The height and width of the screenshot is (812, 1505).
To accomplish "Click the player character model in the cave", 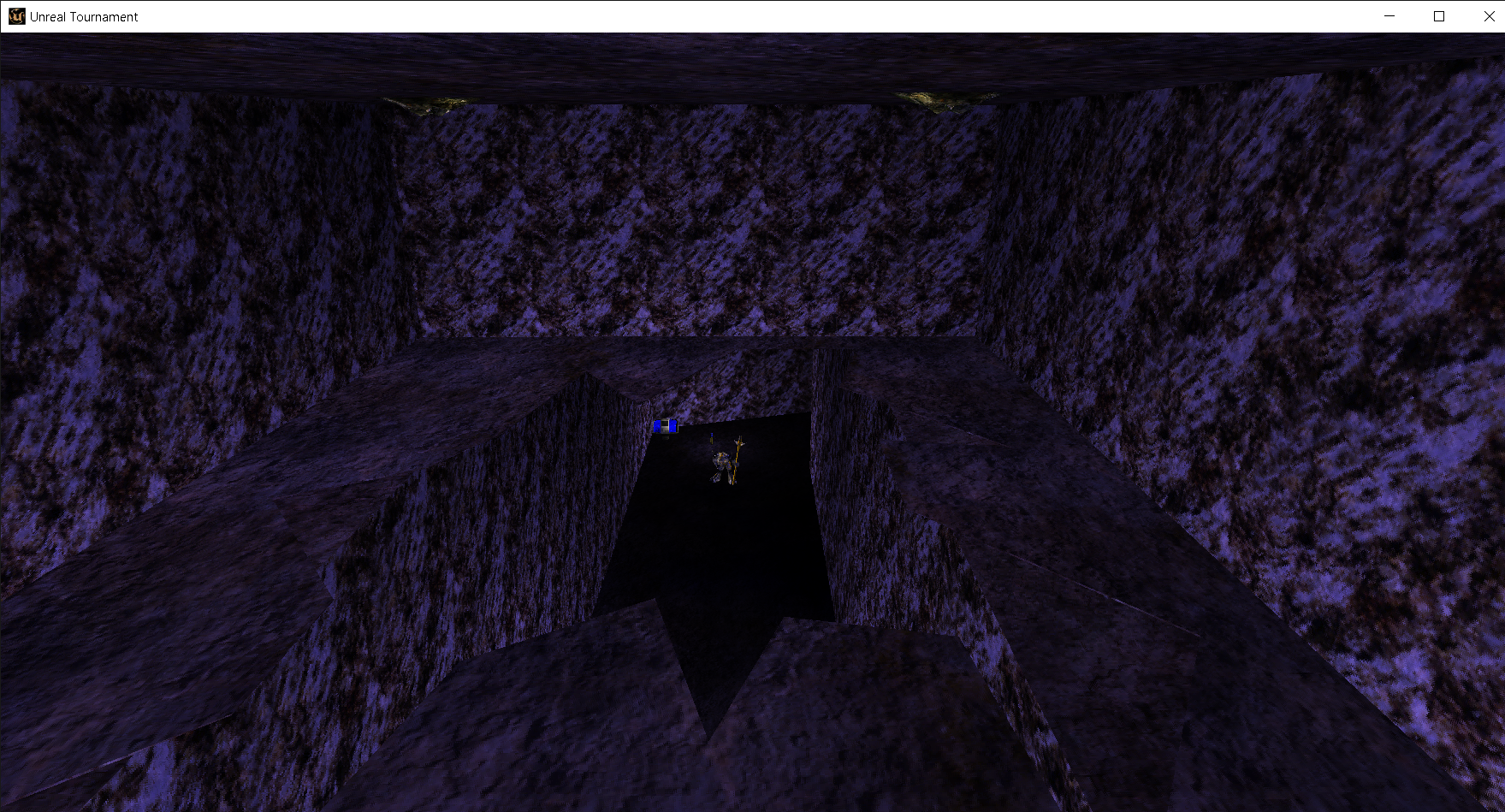I will (721, 460).
